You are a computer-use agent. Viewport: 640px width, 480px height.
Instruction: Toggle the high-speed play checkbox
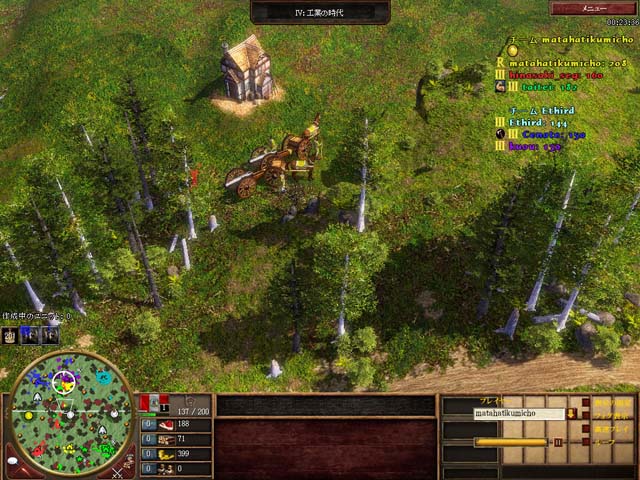(584, 428)
